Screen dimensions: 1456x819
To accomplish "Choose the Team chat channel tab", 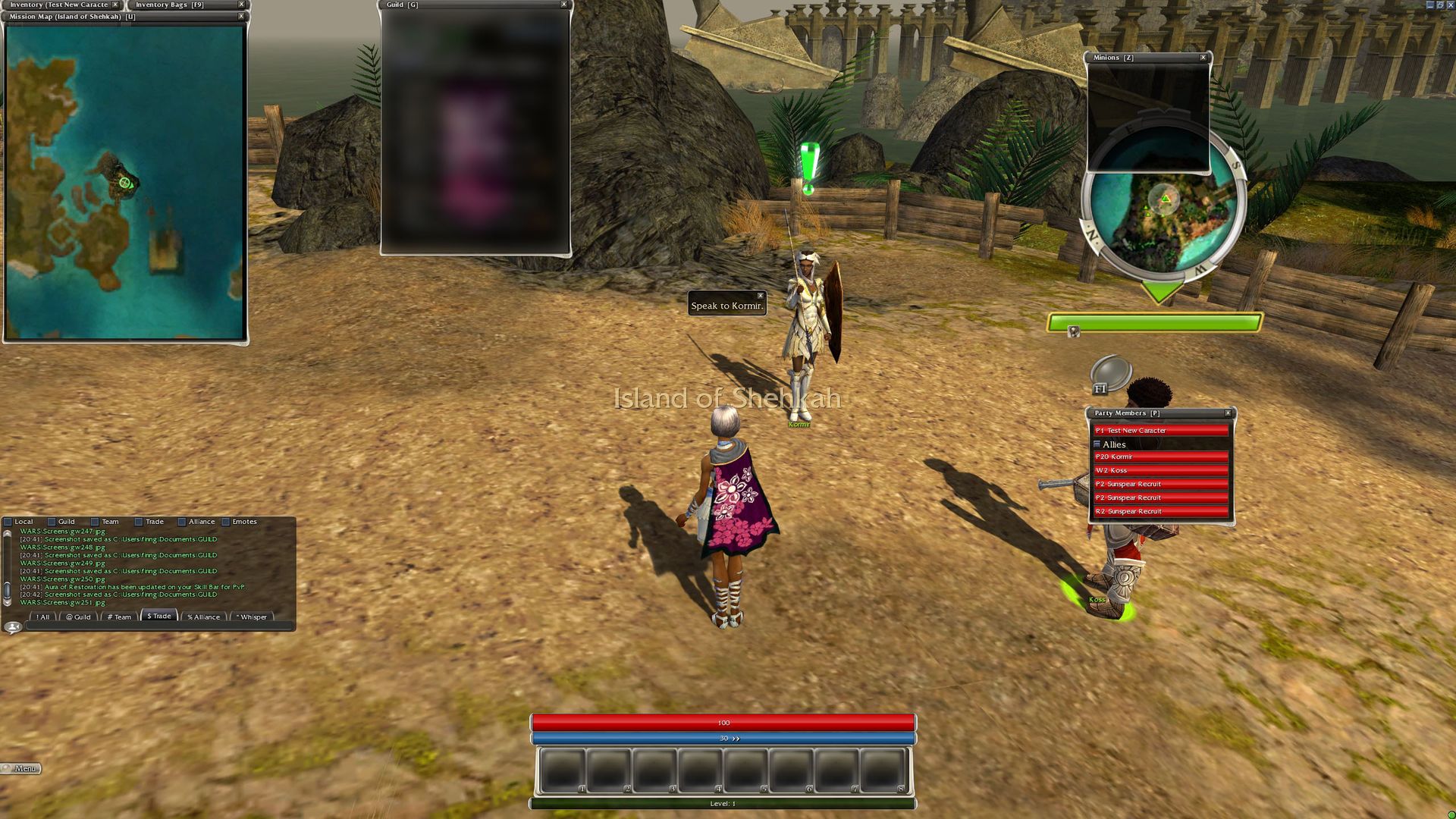I will tap(119, 617).
